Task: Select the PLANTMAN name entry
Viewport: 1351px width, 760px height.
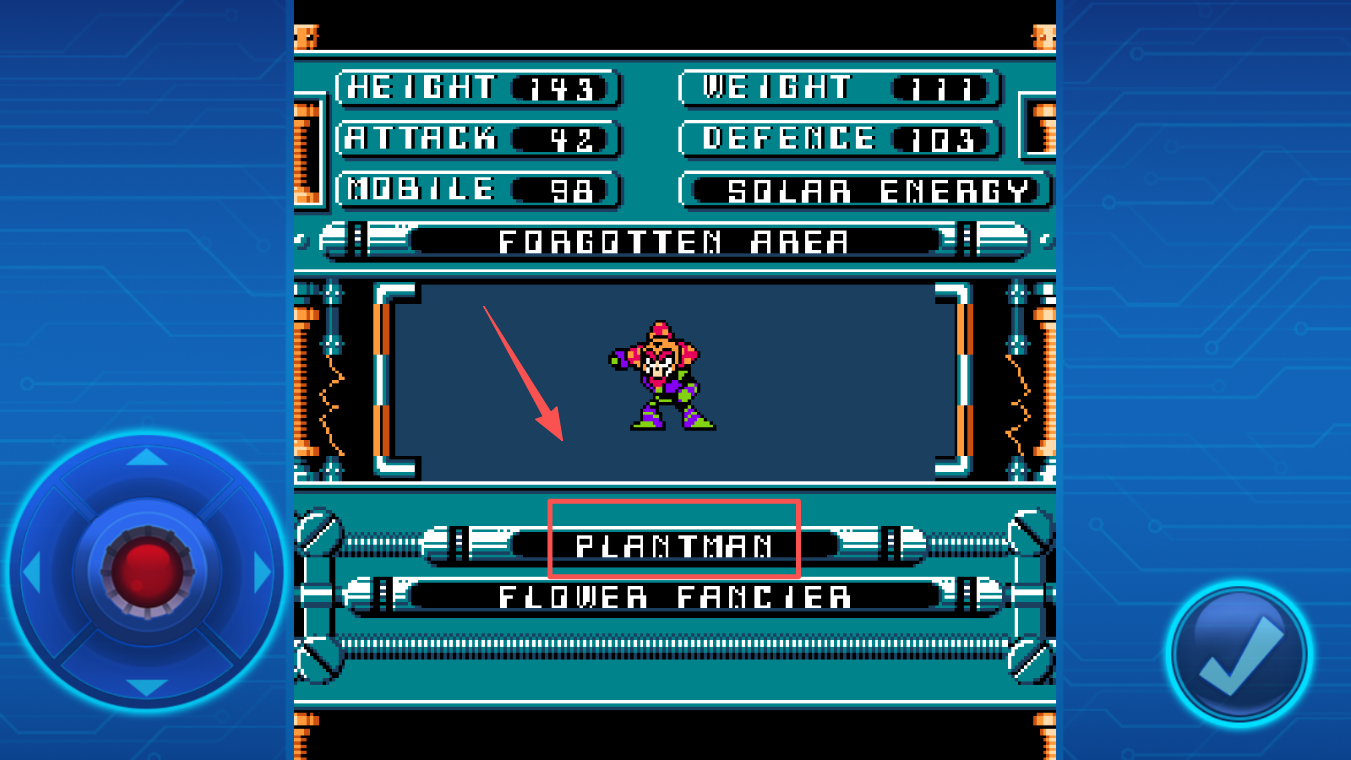Action: click(674, 545)
